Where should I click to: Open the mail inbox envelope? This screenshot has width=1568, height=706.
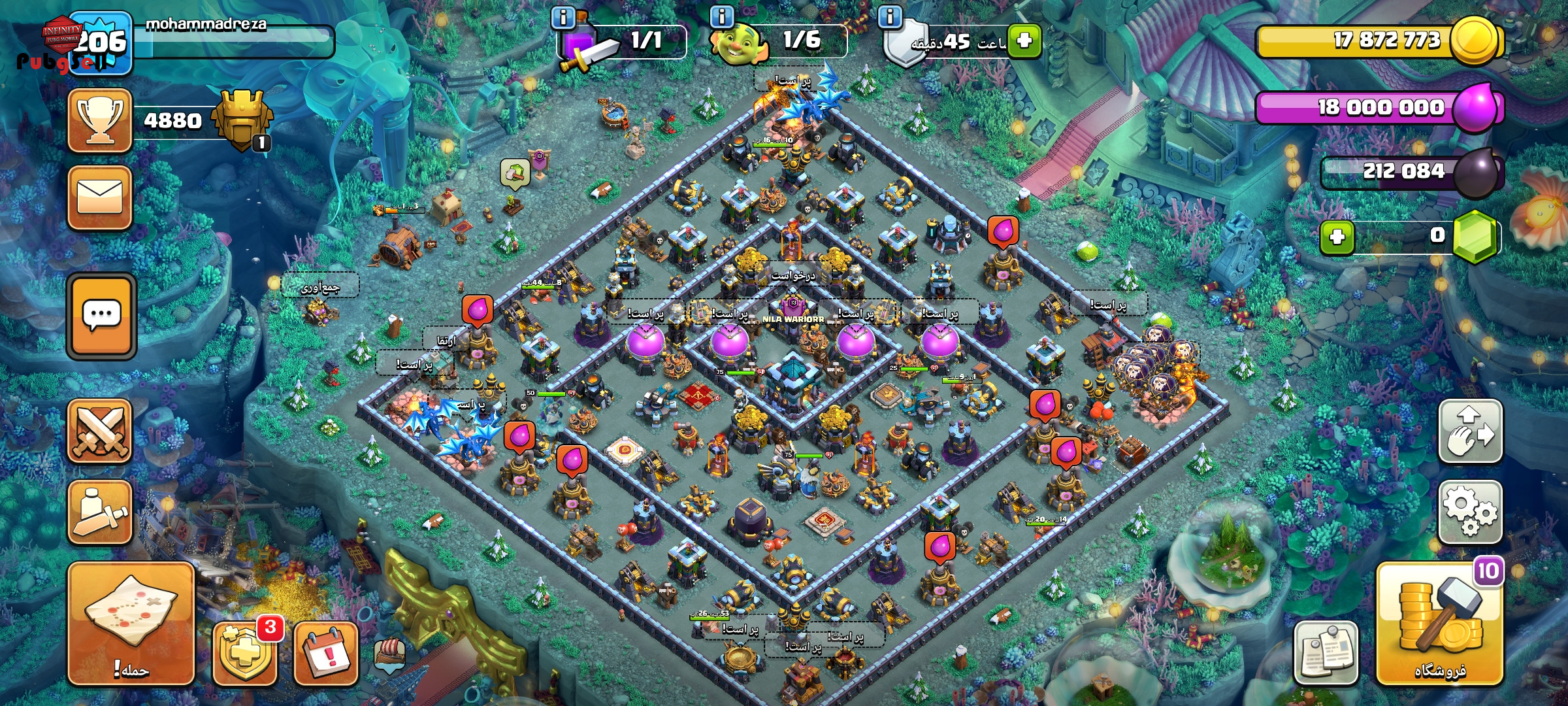pyautogui.click(x=100, y=198)
